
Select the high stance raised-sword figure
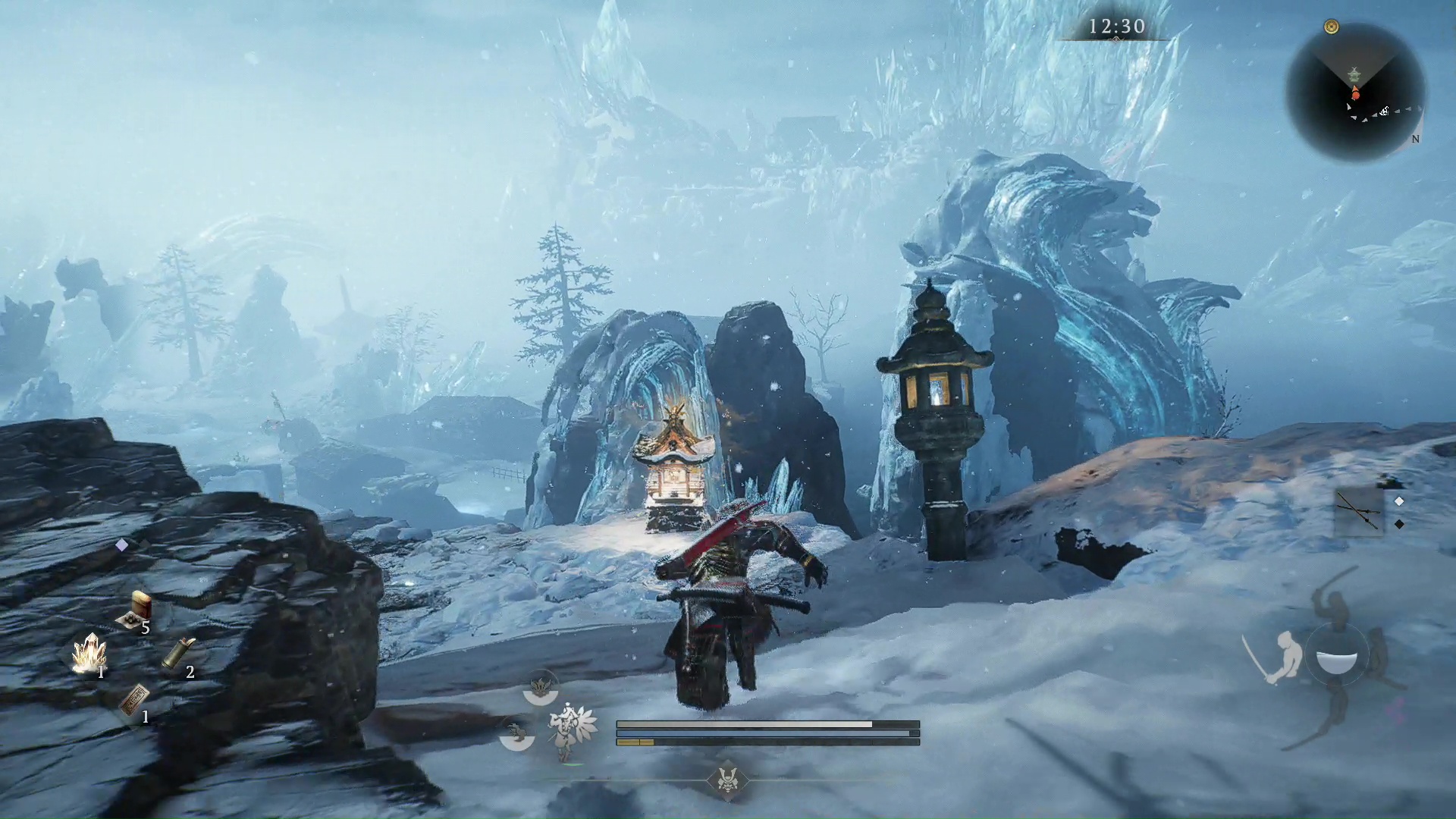tap(1335, 603)
